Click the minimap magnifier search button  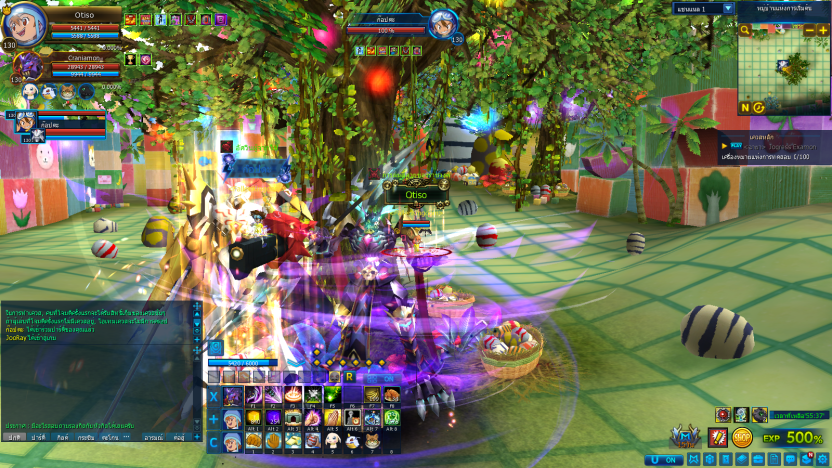(x=745, y=31)
